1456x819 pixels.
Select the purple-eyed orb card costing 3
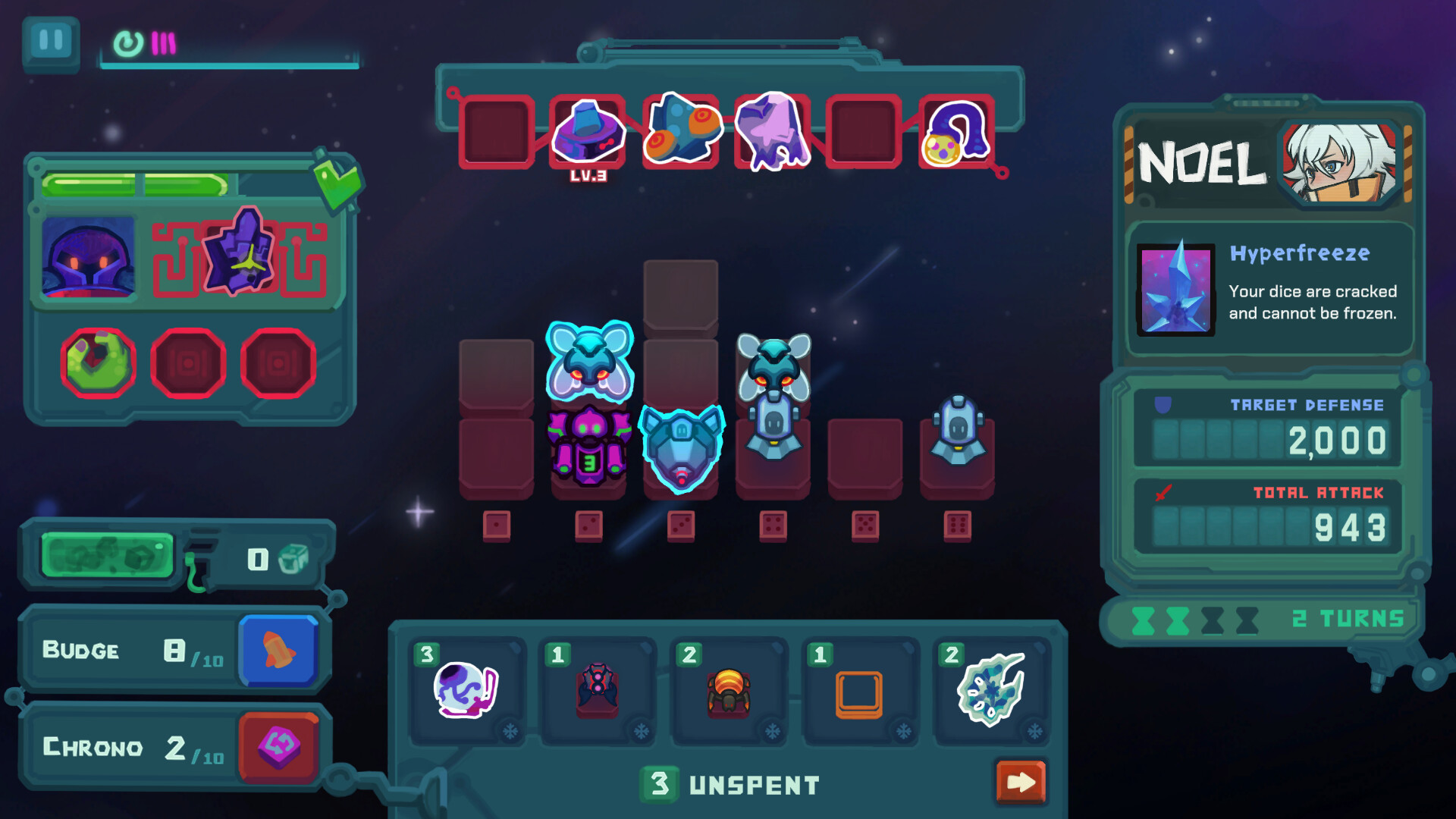point(466,690)
